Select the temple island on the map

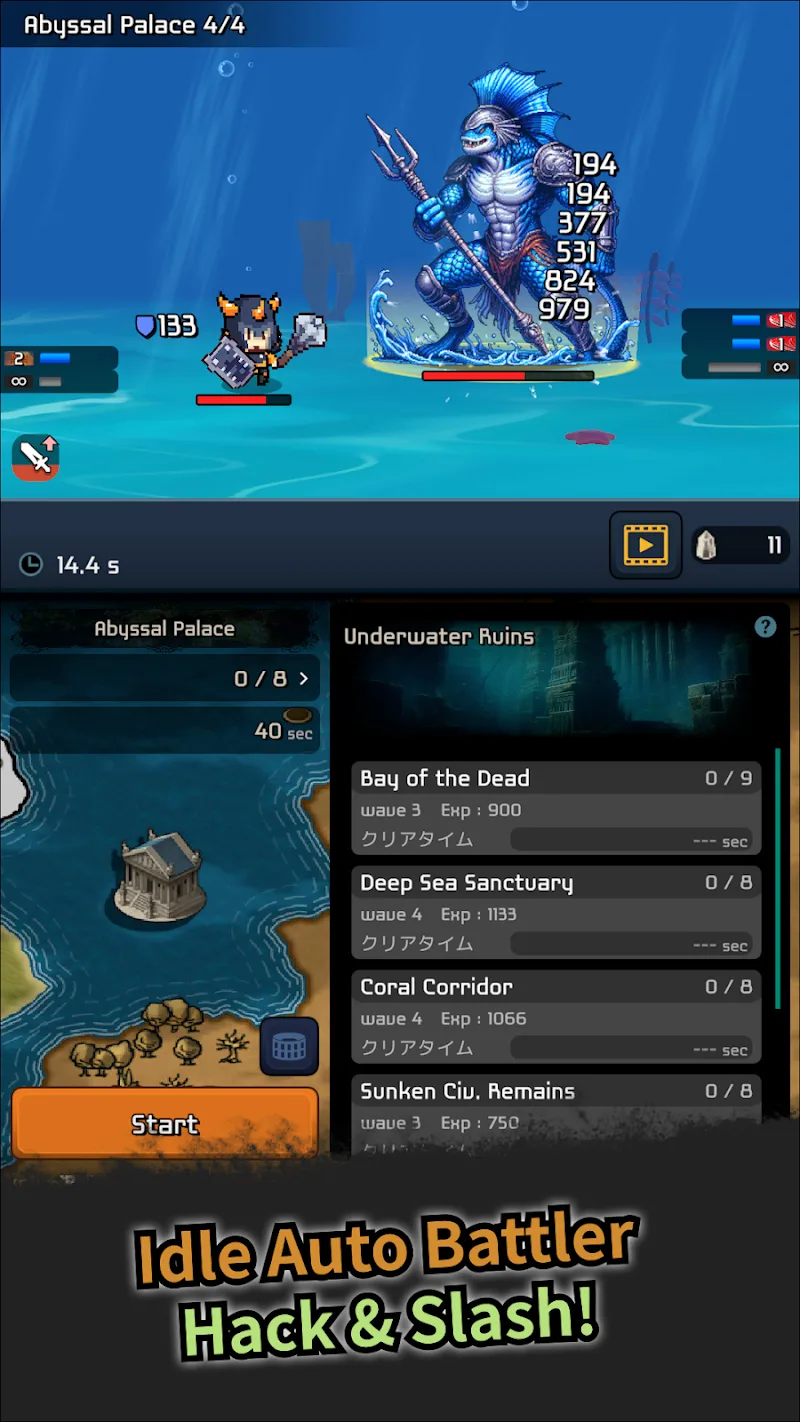pos(160,873)
